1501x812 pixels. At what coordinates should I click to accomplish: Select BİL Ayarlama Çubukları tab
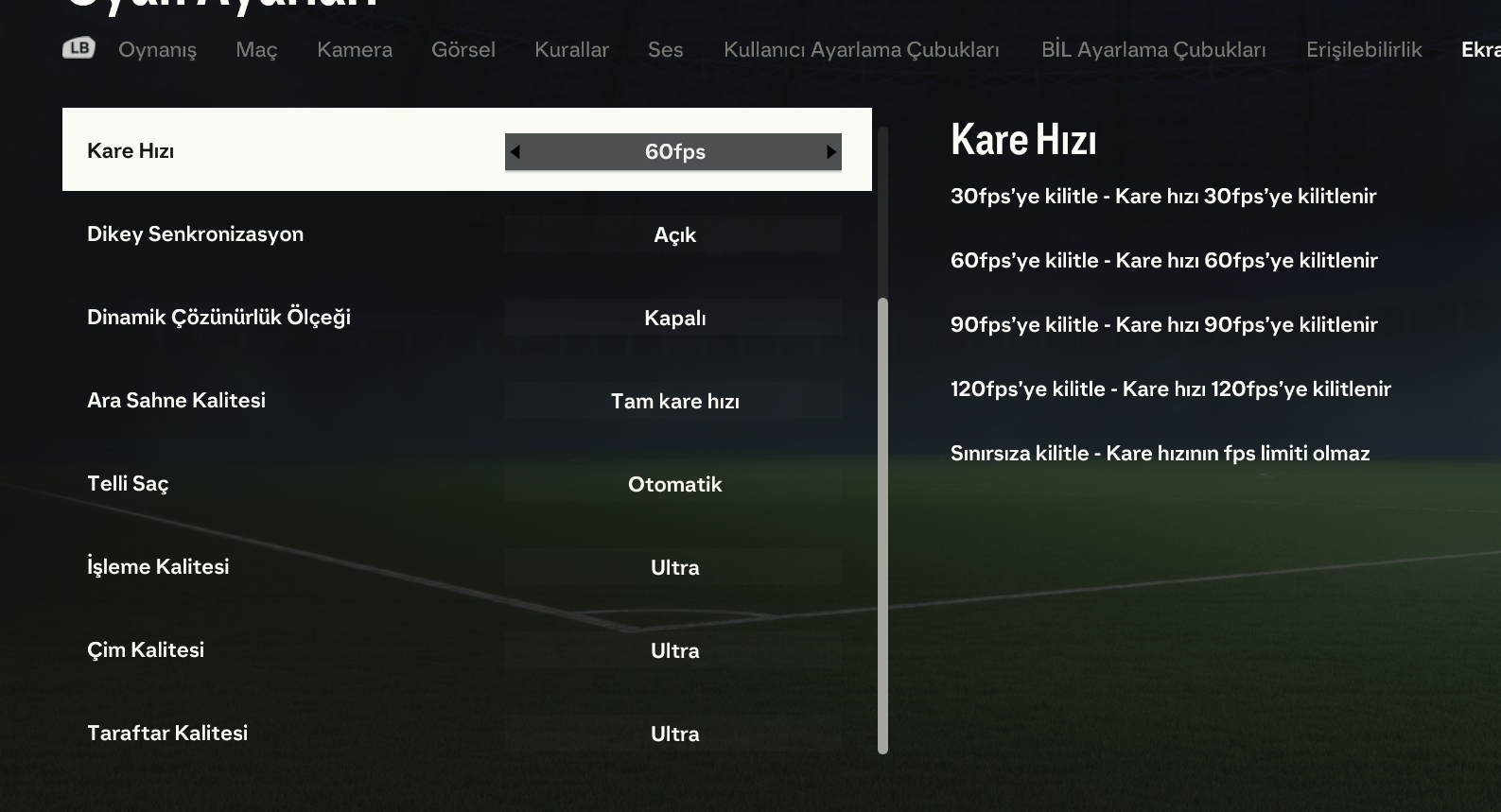click(x=1153, y=50)
